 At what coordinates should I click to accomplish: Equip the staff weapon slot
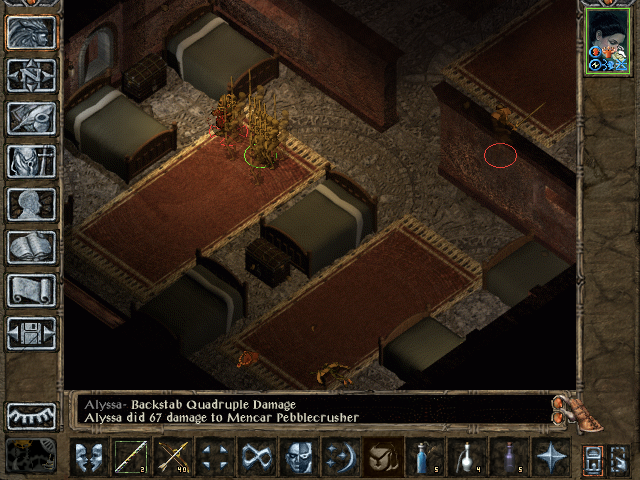click(130, 458)
